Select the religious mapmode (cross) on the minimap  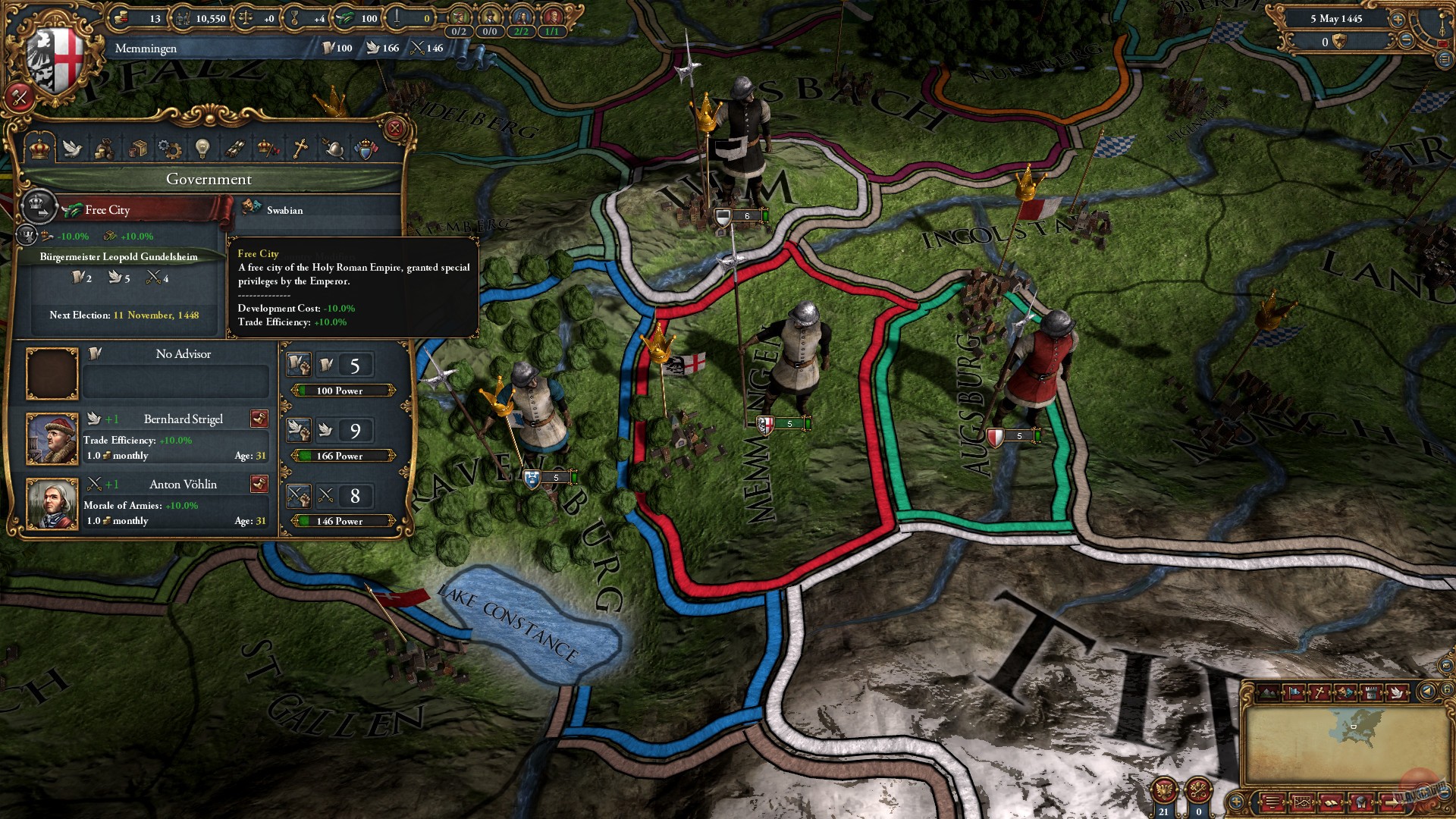point(1319,692)
